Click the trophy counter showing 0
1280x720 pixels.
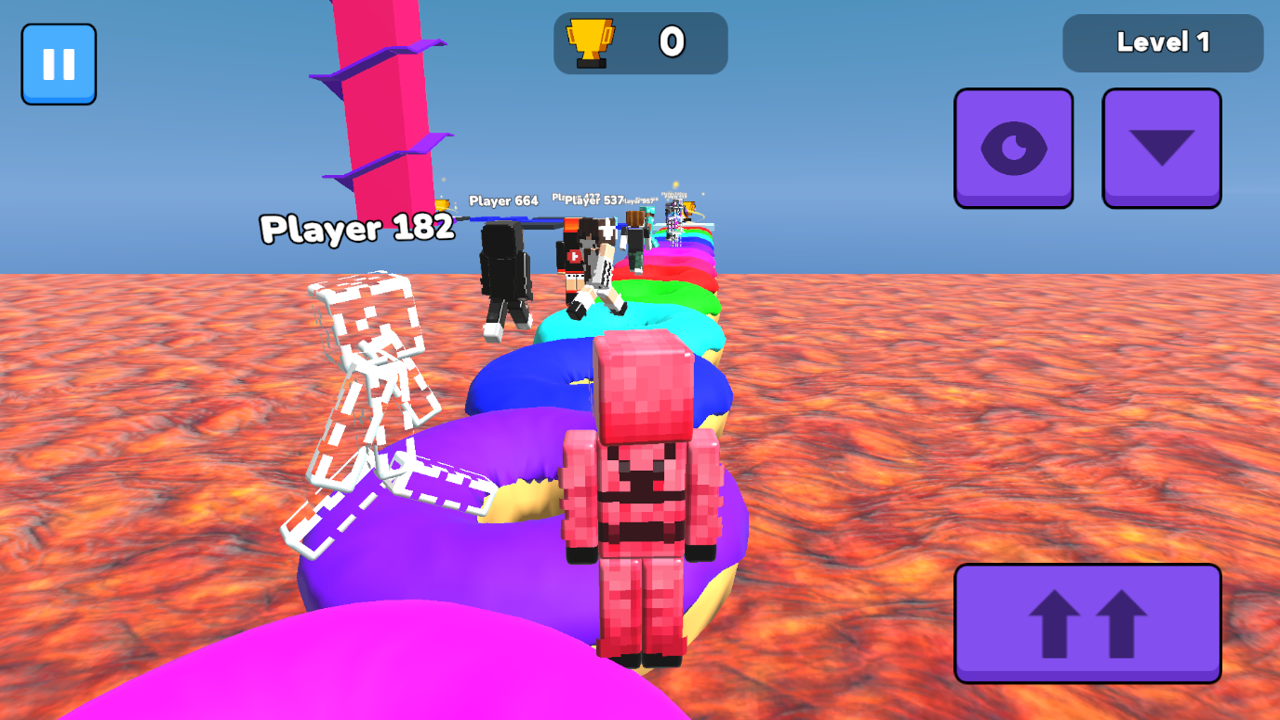[672, 42]
